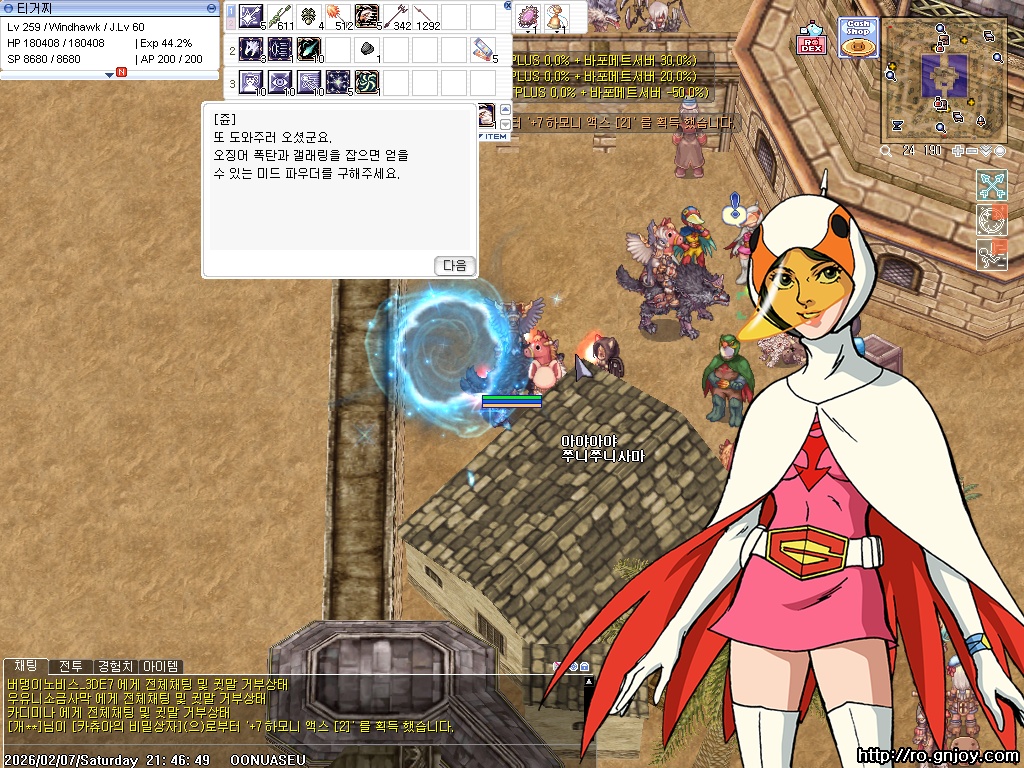Image resolution: width=1024 pixels, height=768 pixels.
Task: Minimize the character status window
Action: click(211, 7)
